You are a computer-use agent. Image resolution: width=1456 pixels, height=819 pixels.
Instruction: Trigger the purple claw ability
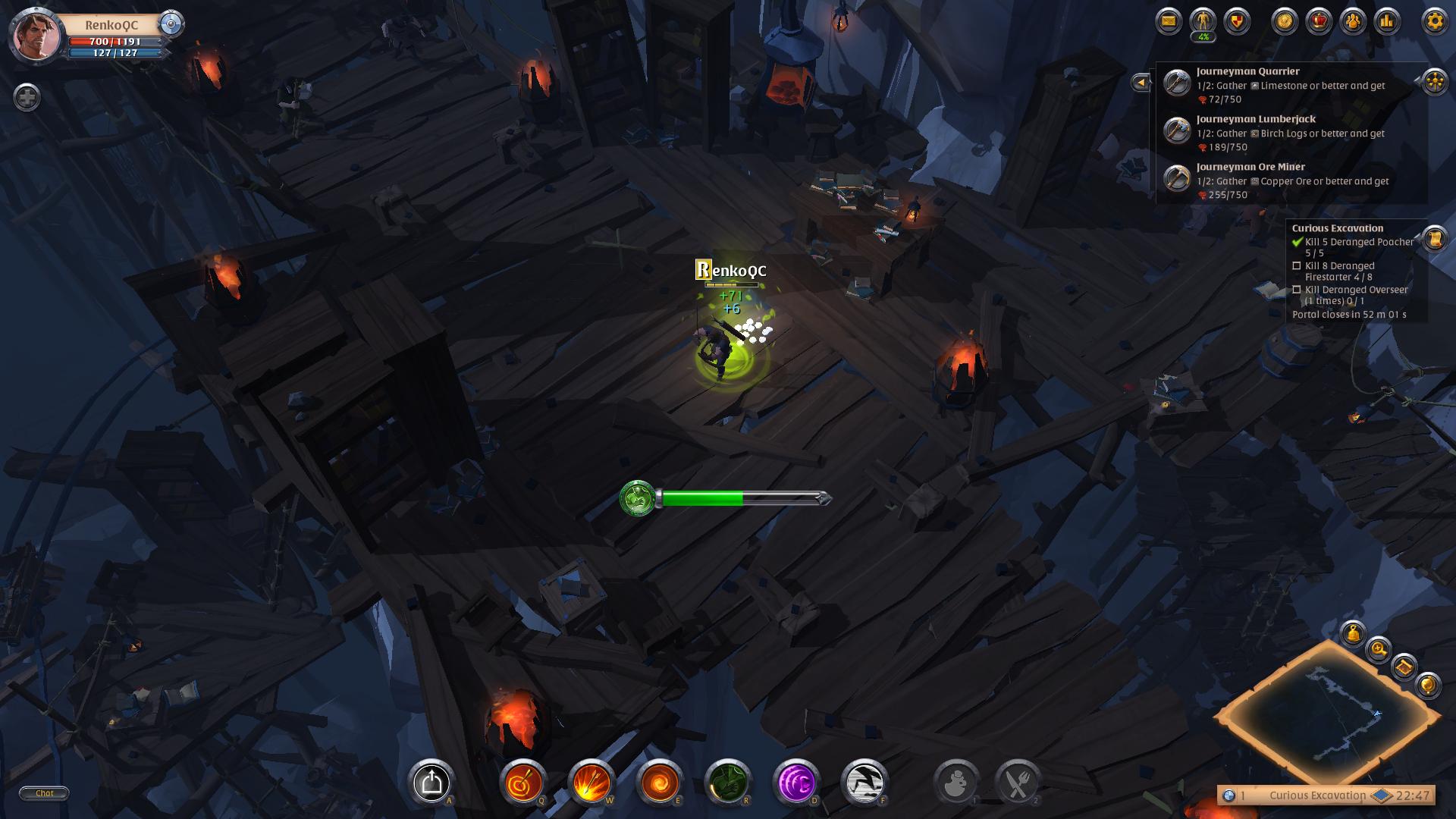[795, 783]
